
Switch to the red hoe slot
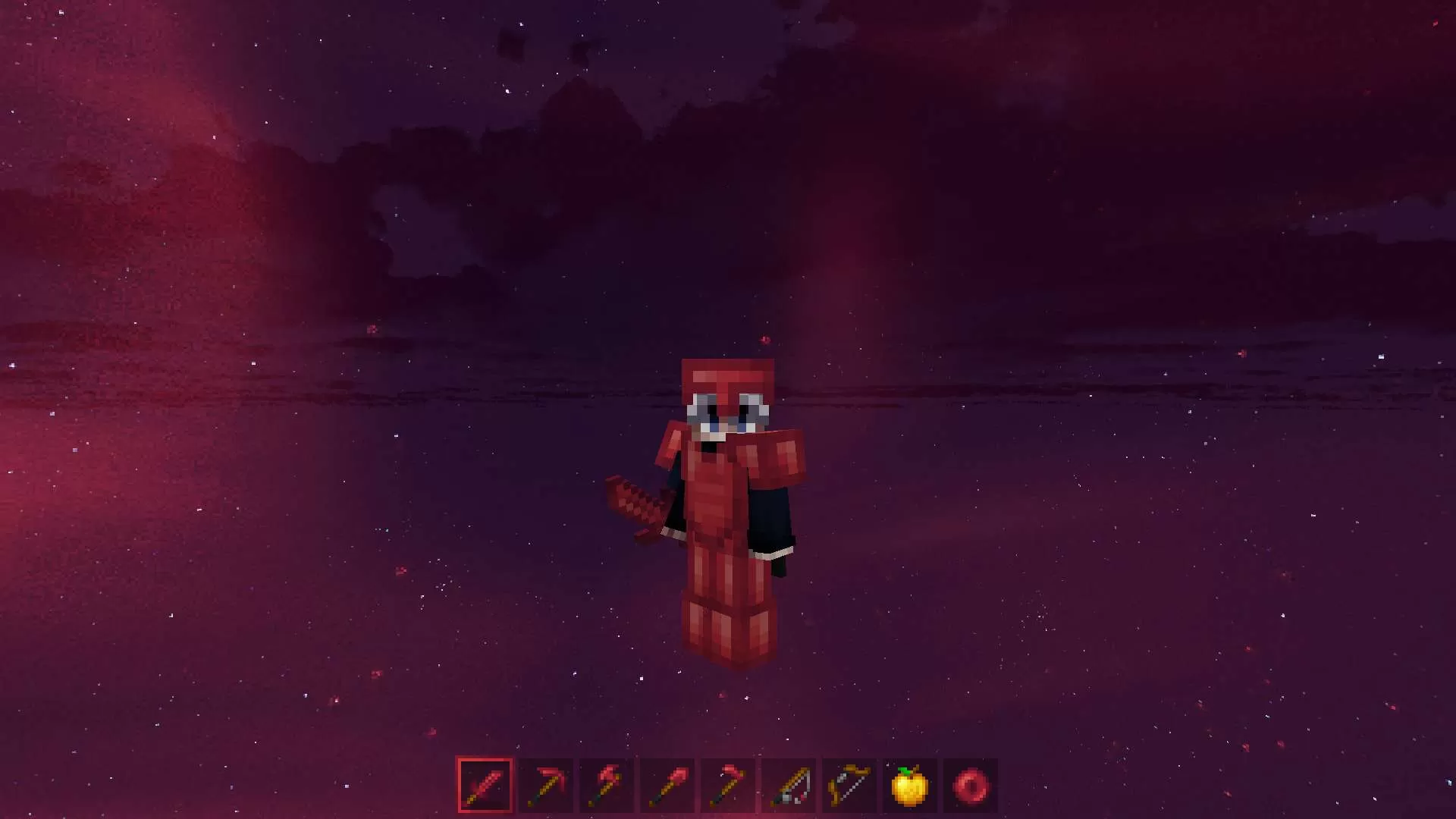tap(728, 786)
